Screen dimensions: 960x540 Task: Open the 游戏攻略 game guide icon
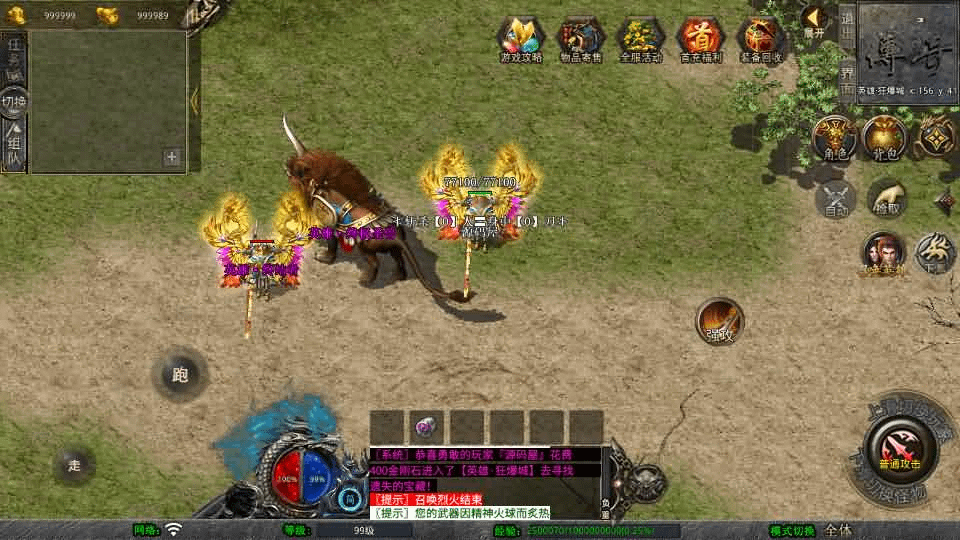click(x=521, y=40)
